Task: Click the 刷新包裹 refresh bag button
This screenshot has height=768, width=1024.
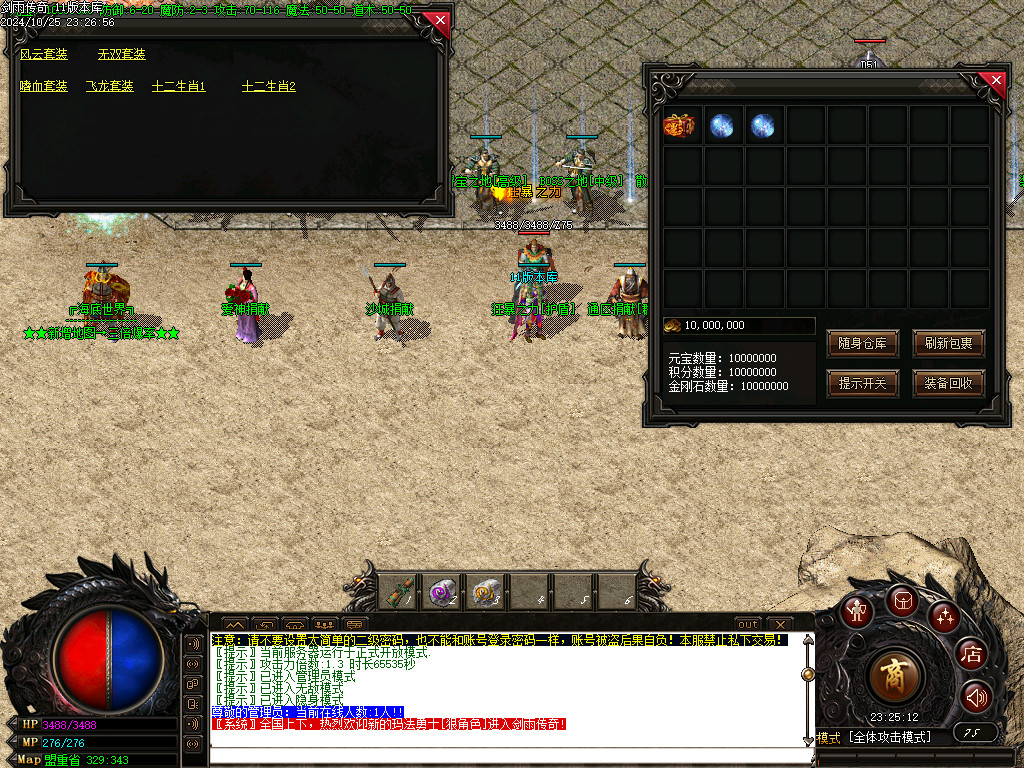Action: [x=949, y=344]
